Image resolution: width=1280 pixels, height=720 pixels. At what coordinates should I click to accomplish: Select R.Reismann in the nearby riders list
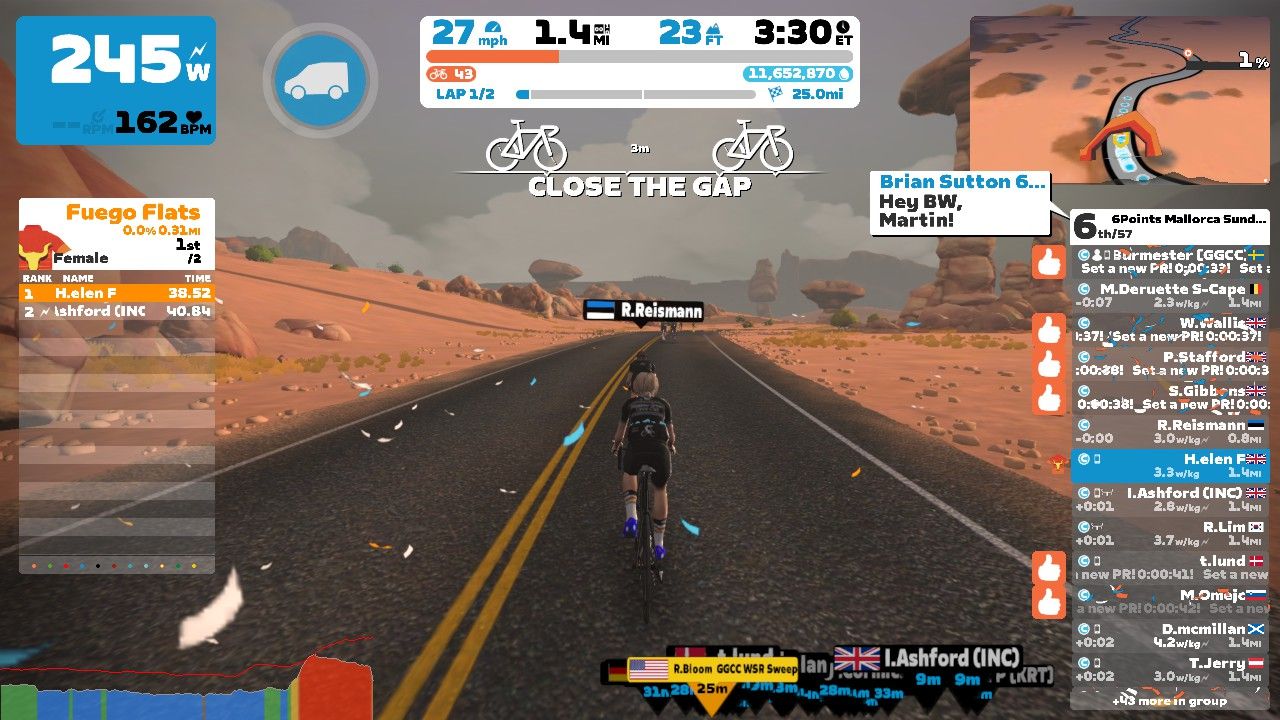click(1170, 431)
